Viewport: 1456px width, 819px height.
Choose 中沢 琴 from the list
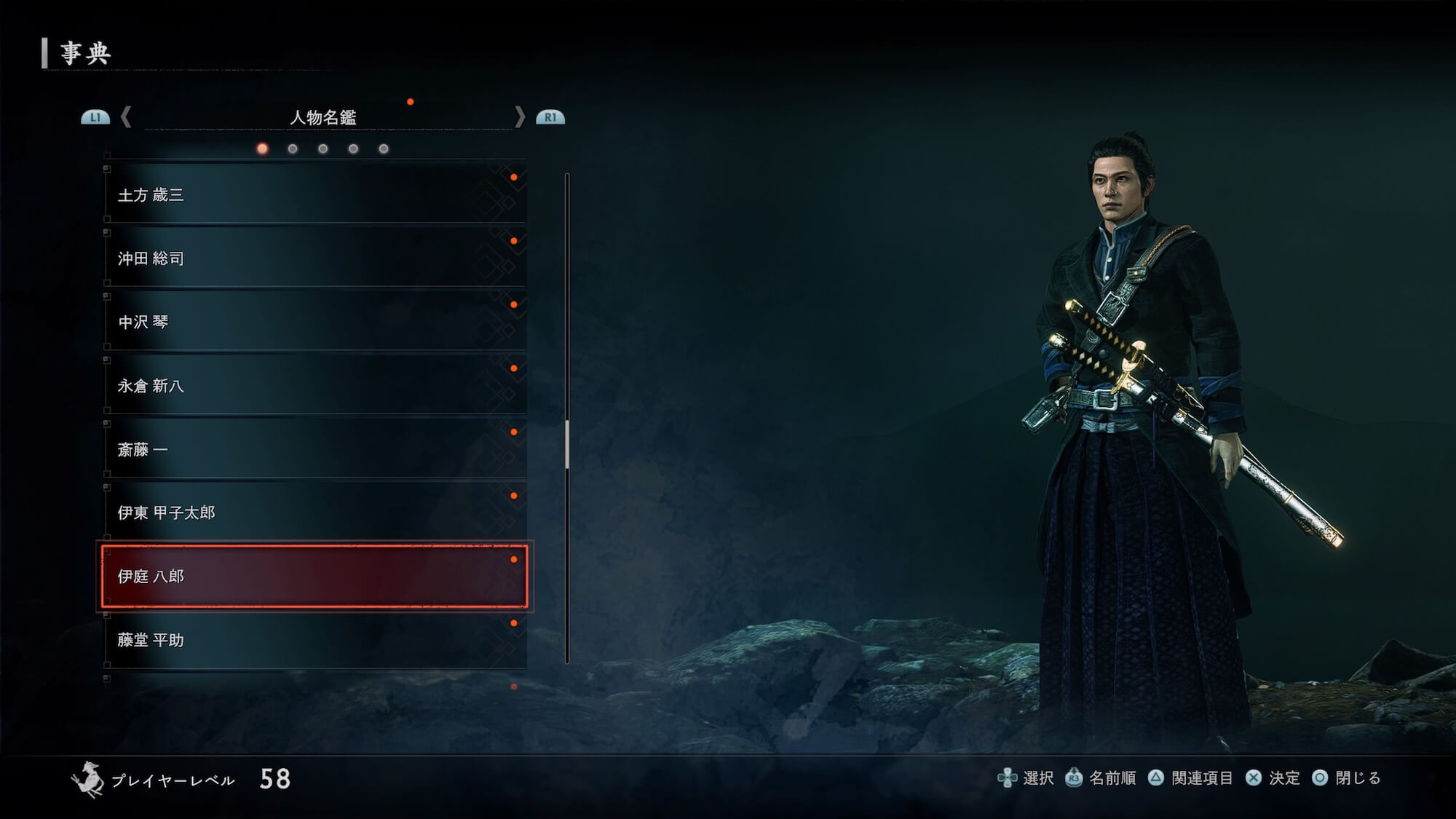click(314, 322)
